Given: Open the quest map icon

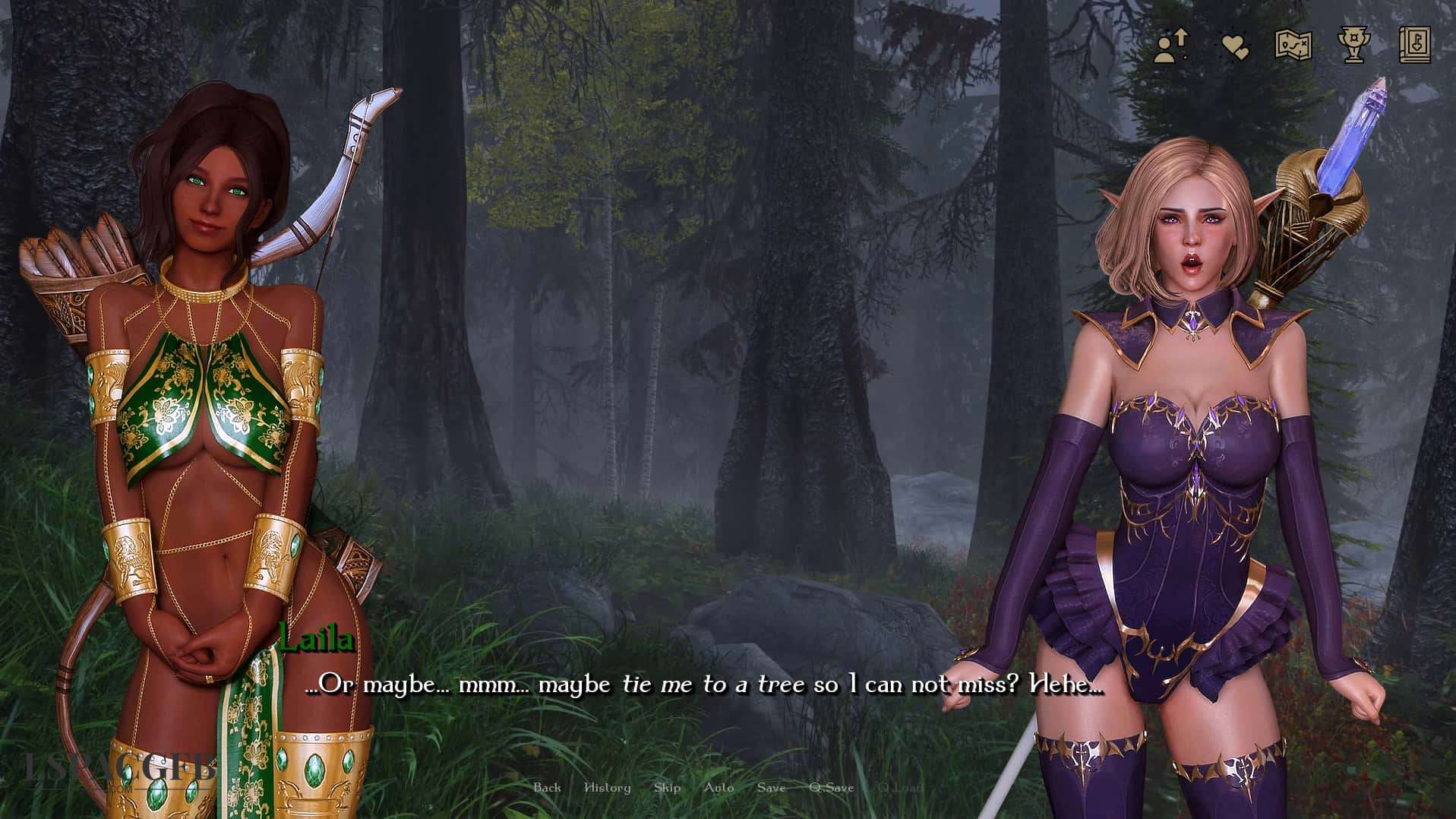Looking at the screenshot, I should [x=1293, y=46].
